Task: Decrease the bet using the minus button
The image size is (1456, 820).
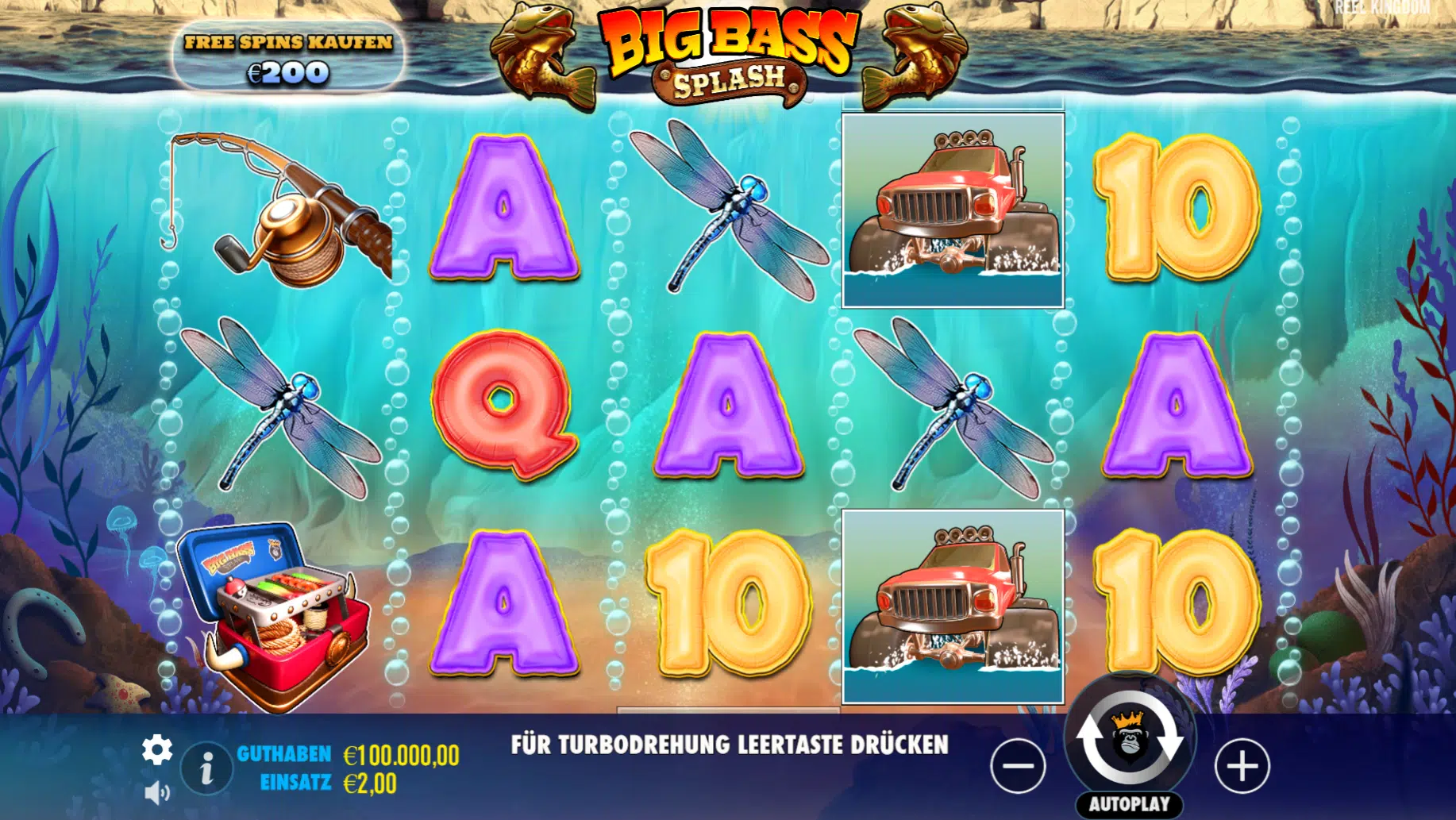Action: point(1017,764)
